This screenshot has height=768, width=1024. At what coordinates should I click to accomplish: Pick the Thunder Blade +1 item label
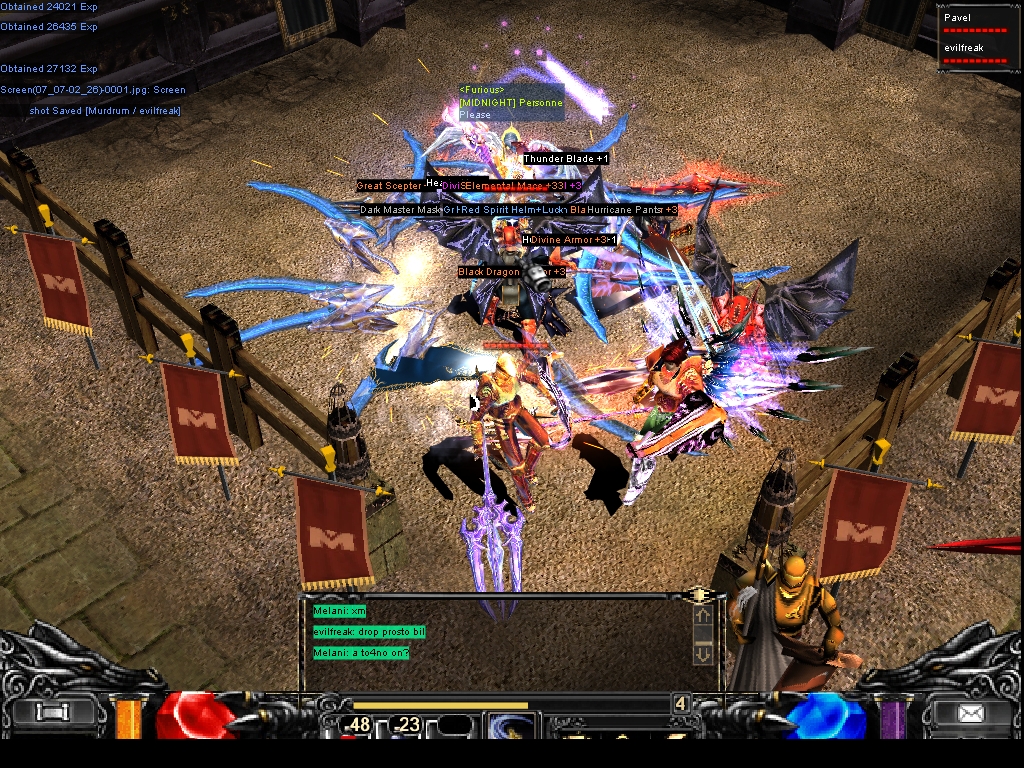tap(566, 159)
